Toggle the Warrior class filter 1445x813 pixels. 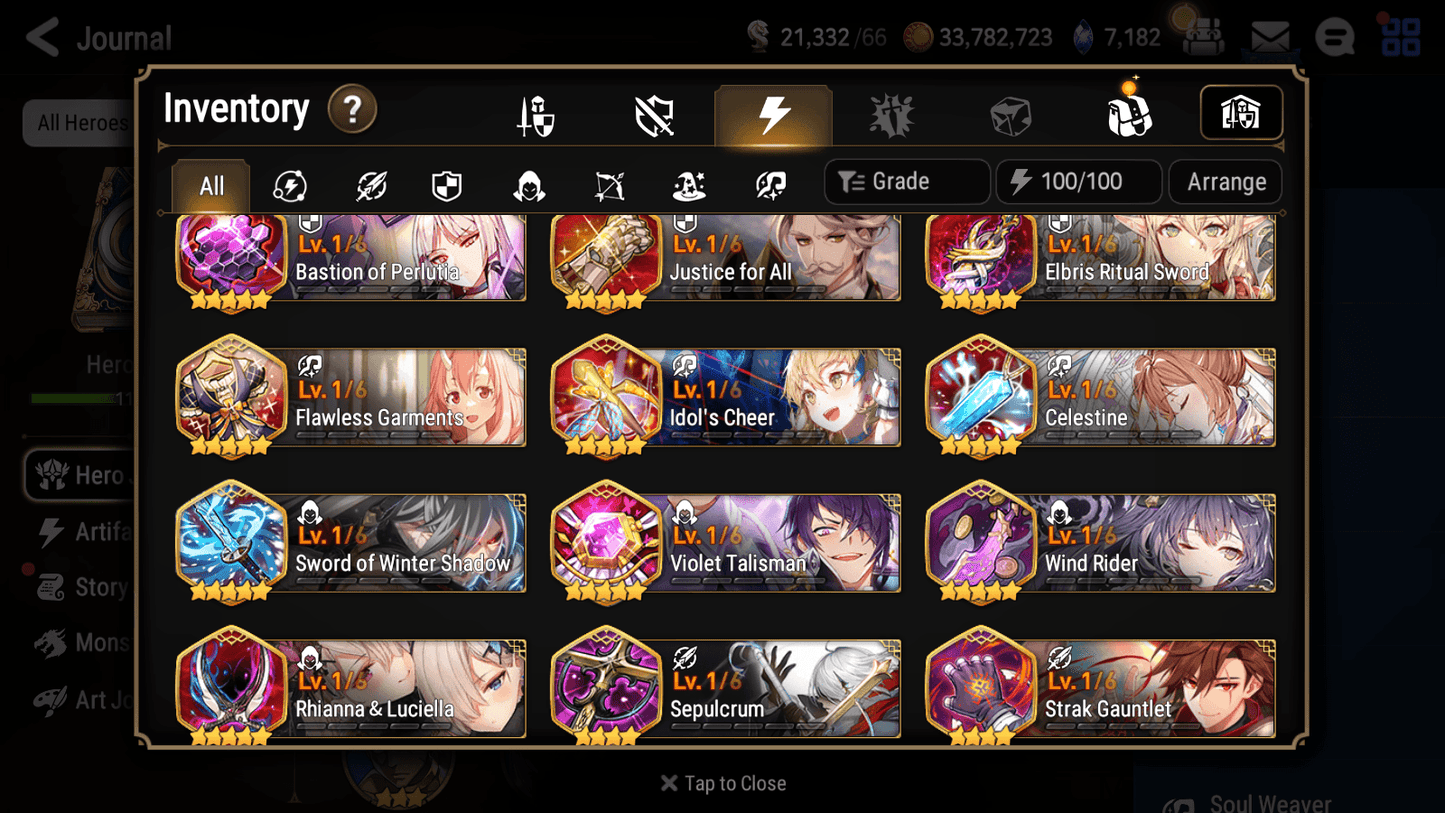point(289,182)
